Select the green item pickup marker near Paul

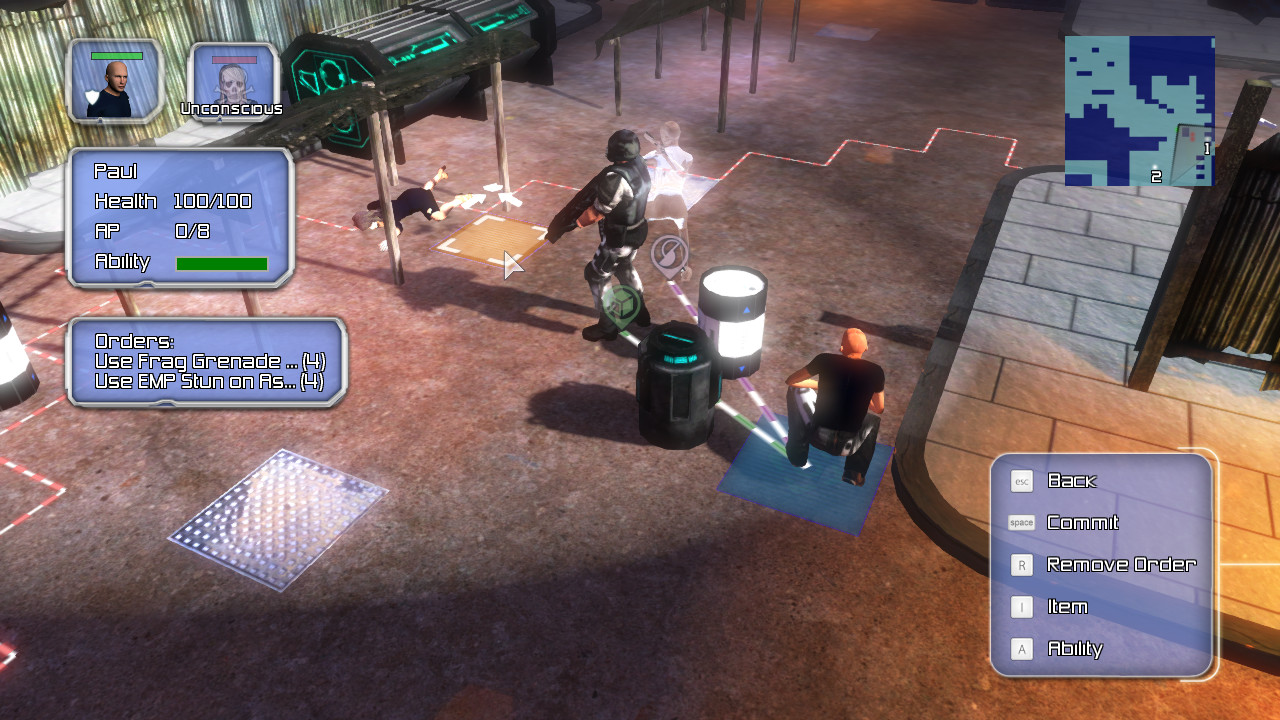pyautogui.click(x=620, y=303)
